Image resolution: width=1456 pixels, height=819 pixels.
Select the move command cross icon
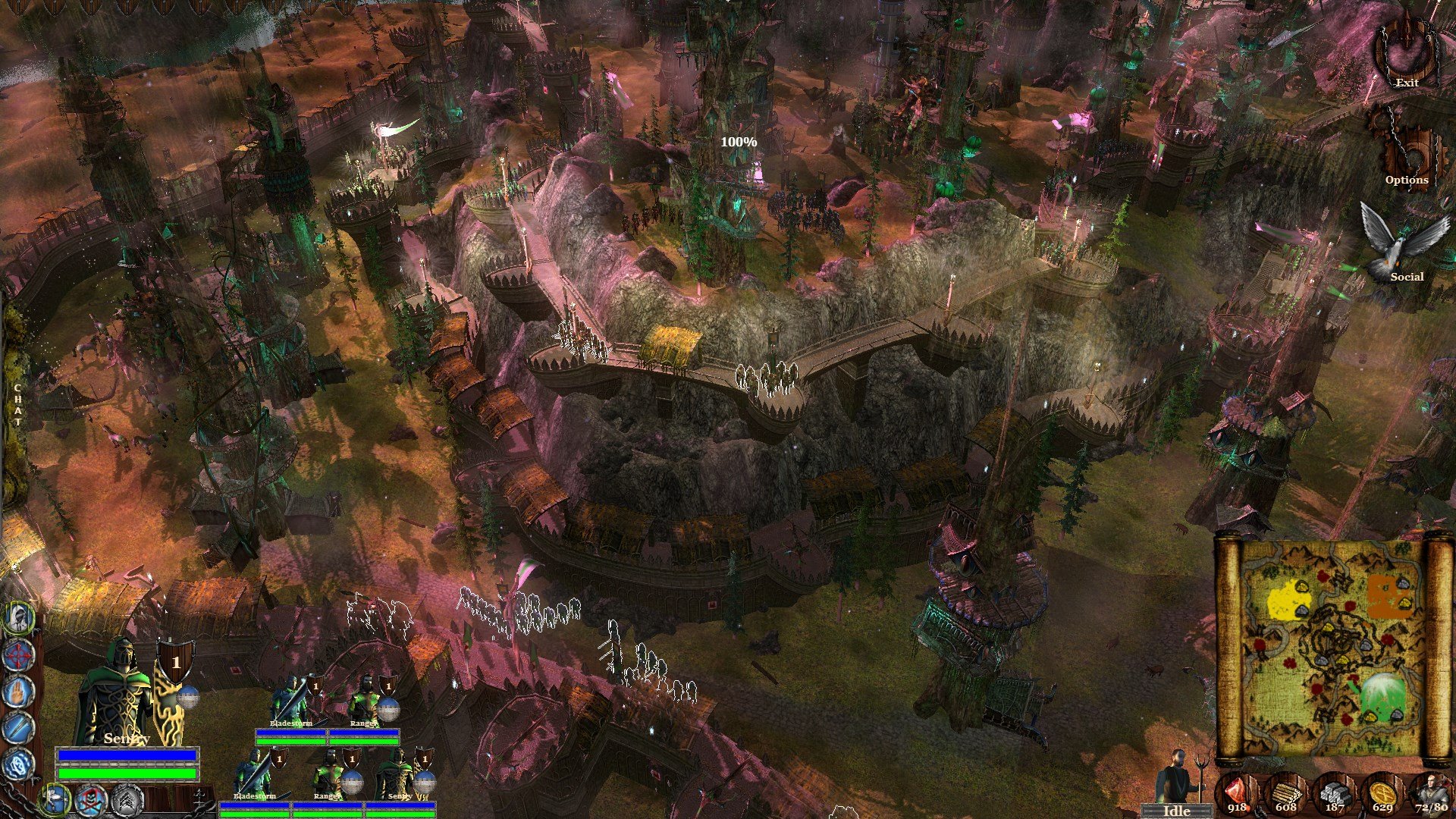(19, 654)
